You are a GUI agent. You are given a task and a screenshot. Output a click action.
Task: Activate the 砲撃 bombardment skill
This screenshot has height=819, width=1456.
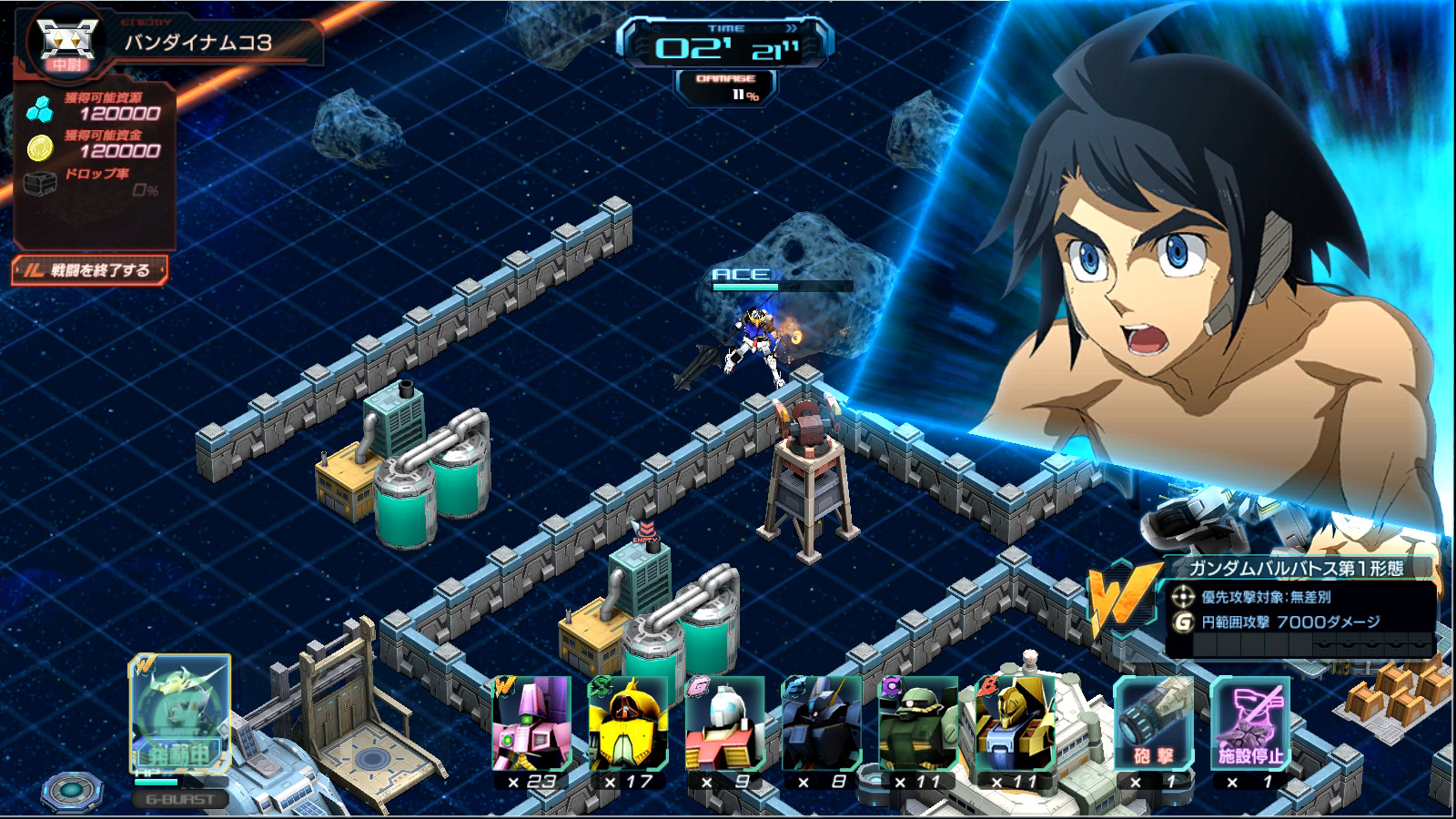[1153, 725]
